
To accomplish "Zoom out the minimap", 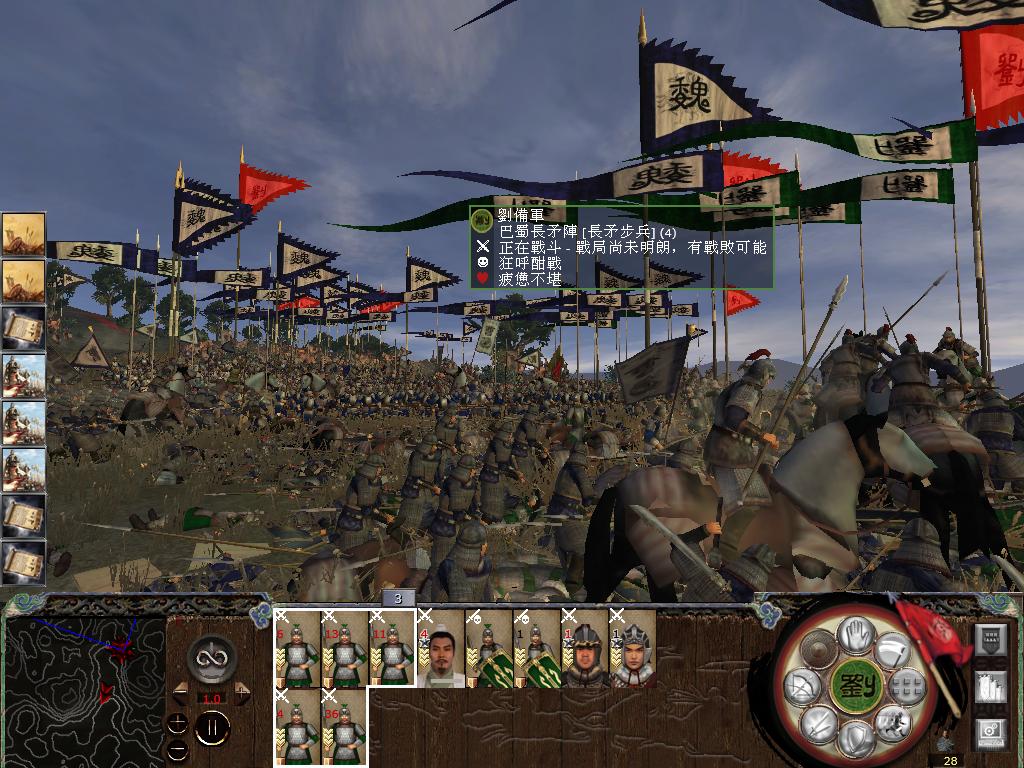I will (x=177, y=750).
